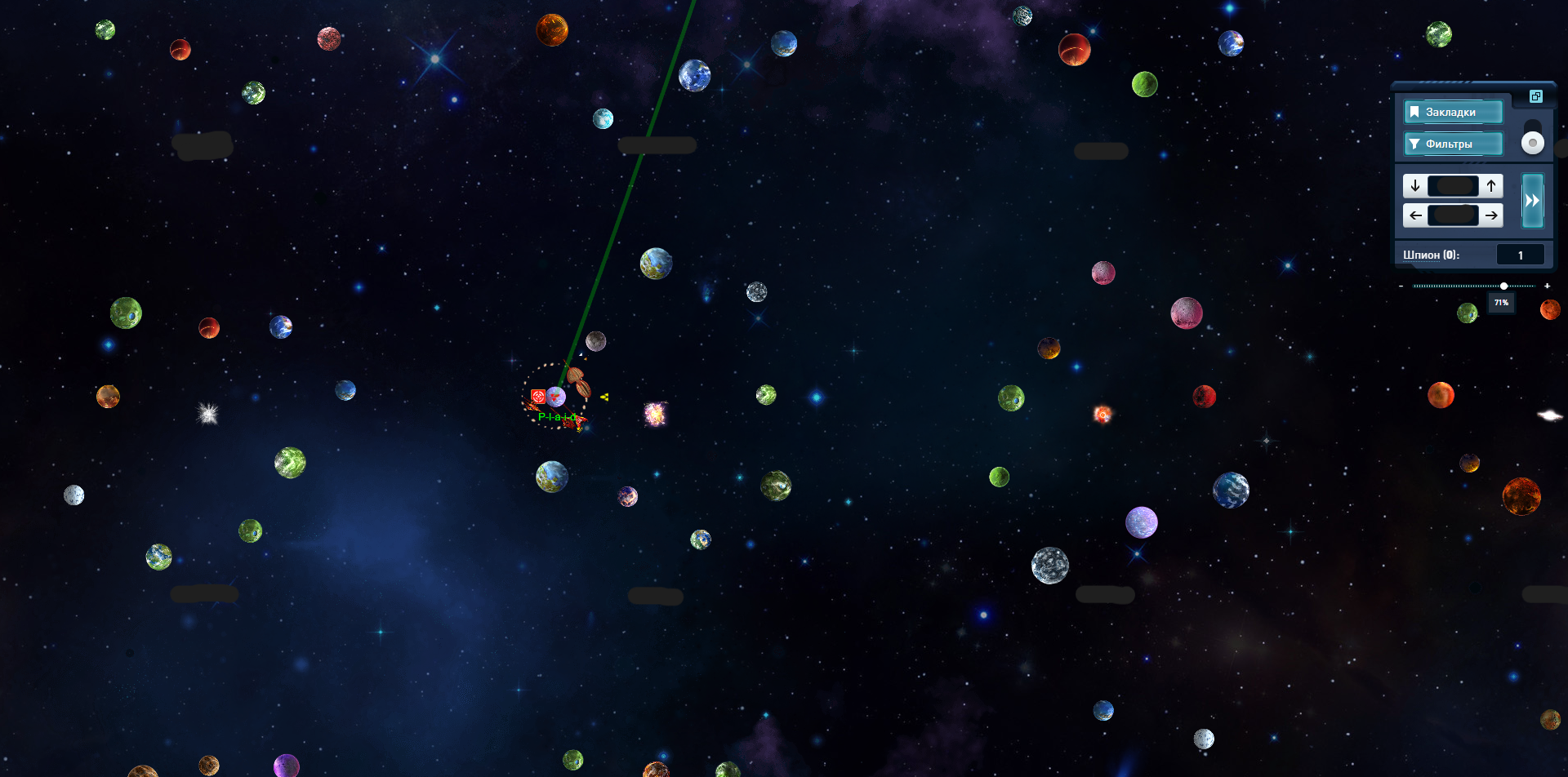
Task: Click the up arrow coordinate stepper
Action: click(1491, 186)
